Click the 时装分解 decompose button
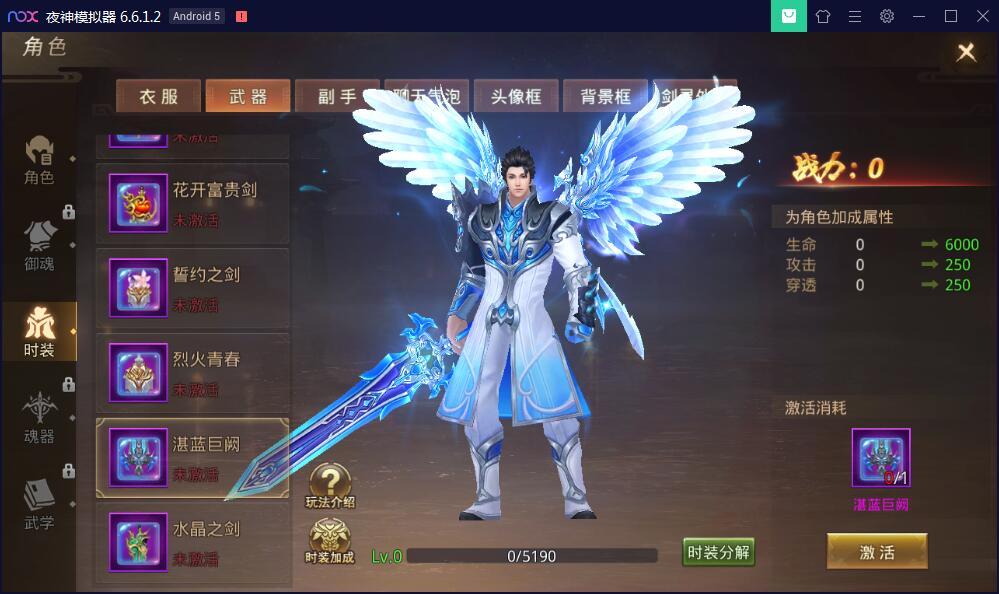Viewport: 999px width, 594px height. (718, 552)
